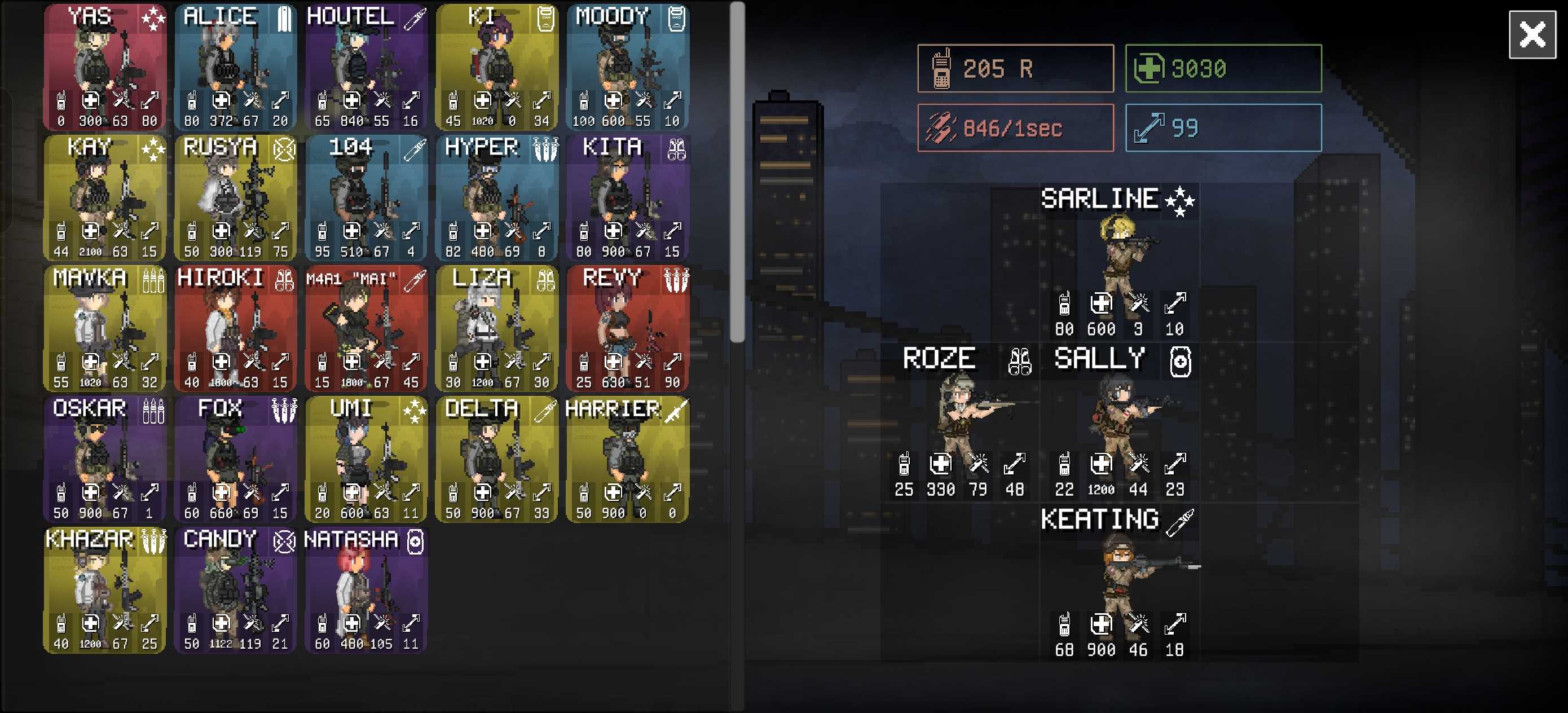Pick the NATASHA character card
1568x713 pixels.
[367, 591]
